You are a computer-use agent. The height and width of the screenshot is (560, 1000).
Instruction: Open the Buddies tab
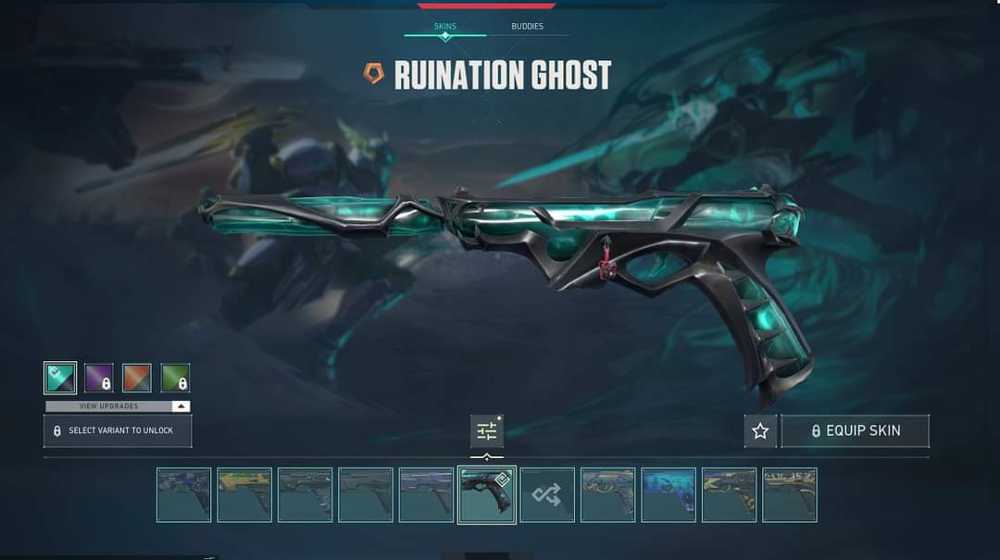(527, 26)
